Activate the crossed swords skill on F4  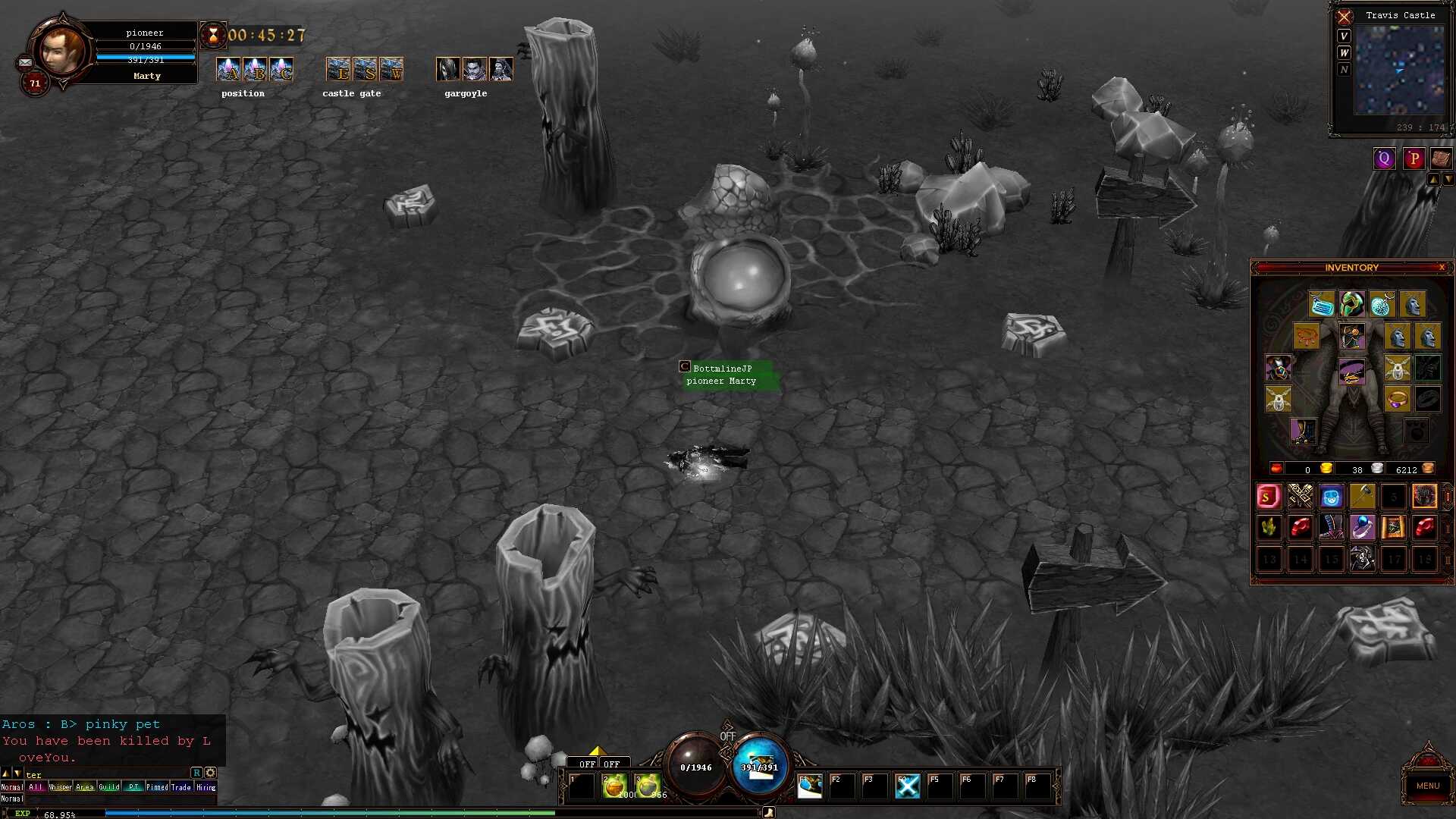[x=907, y=786]
